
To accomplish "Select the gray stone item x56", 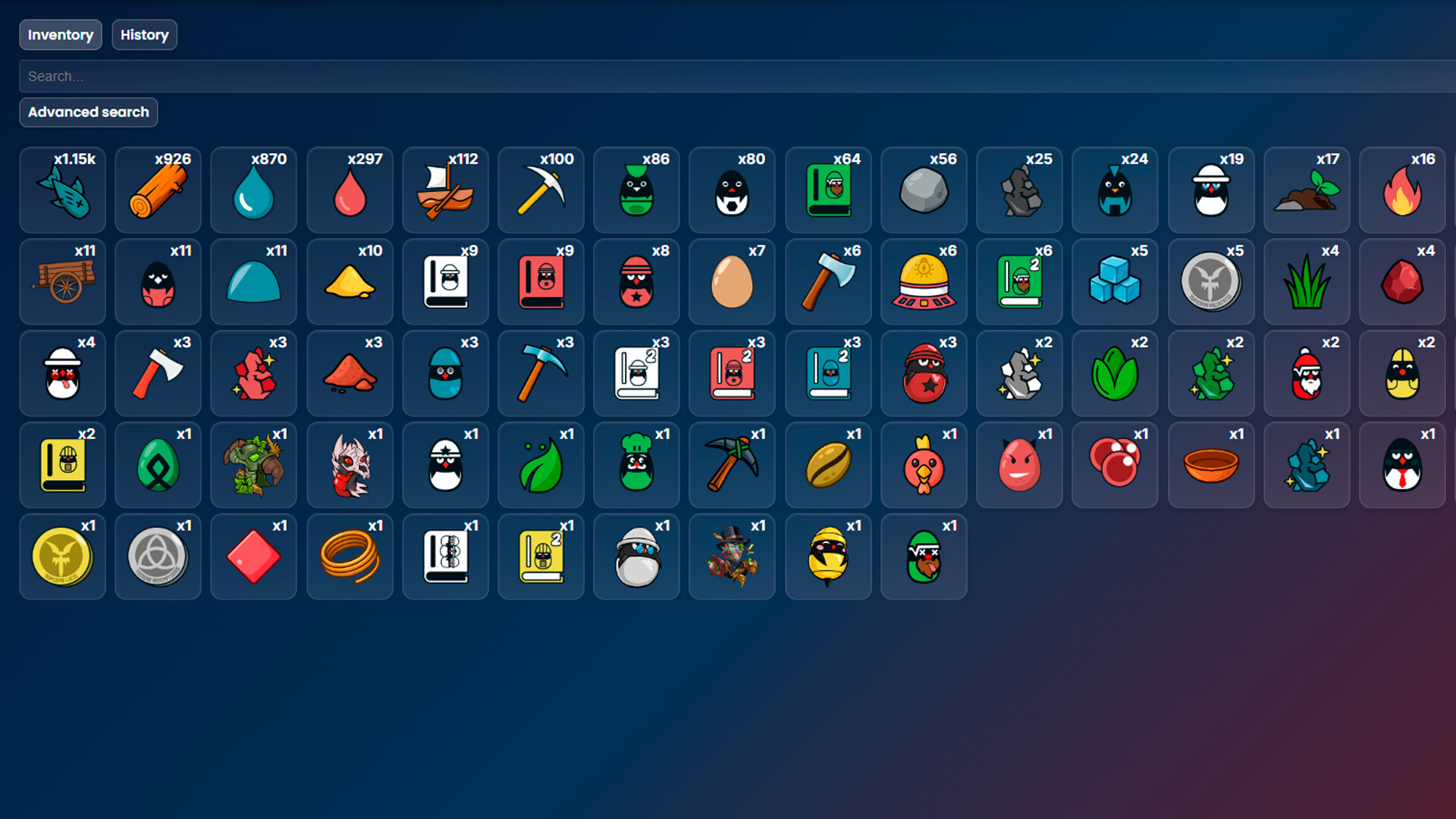I will tap(924, 190).
